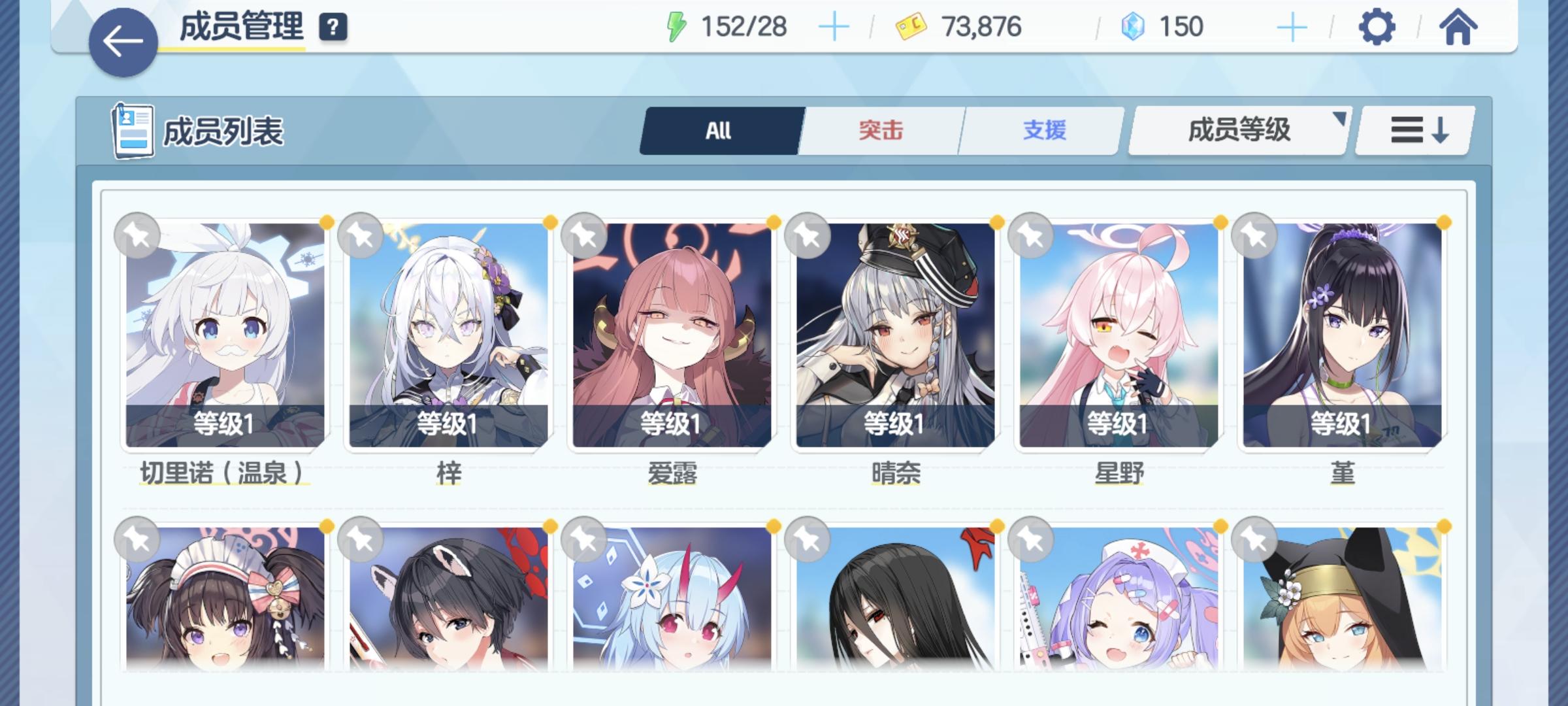Click the credits icon showing 73,876
Screen dimensions: 1568x706
(913, 27)
